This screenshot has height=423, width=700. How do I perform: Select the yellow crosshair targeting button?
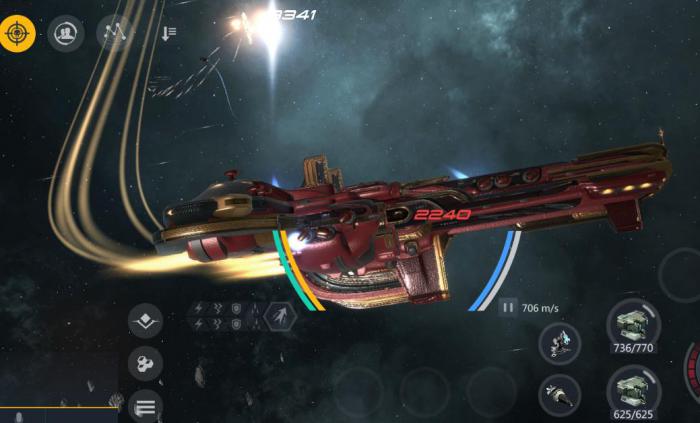coord(18,33)
